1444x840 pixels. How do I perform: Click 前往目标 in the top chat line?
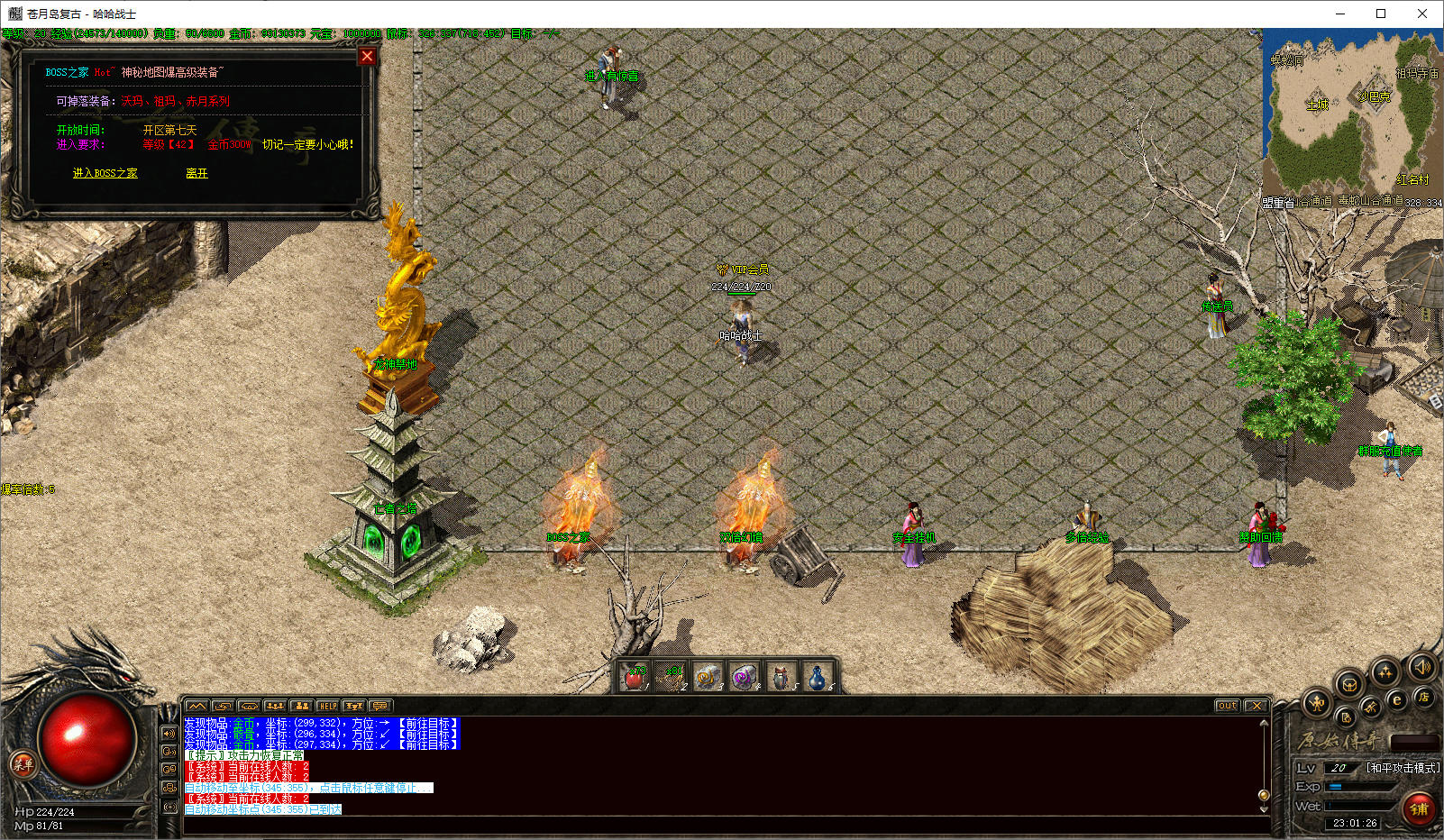(x=429, y=723)
